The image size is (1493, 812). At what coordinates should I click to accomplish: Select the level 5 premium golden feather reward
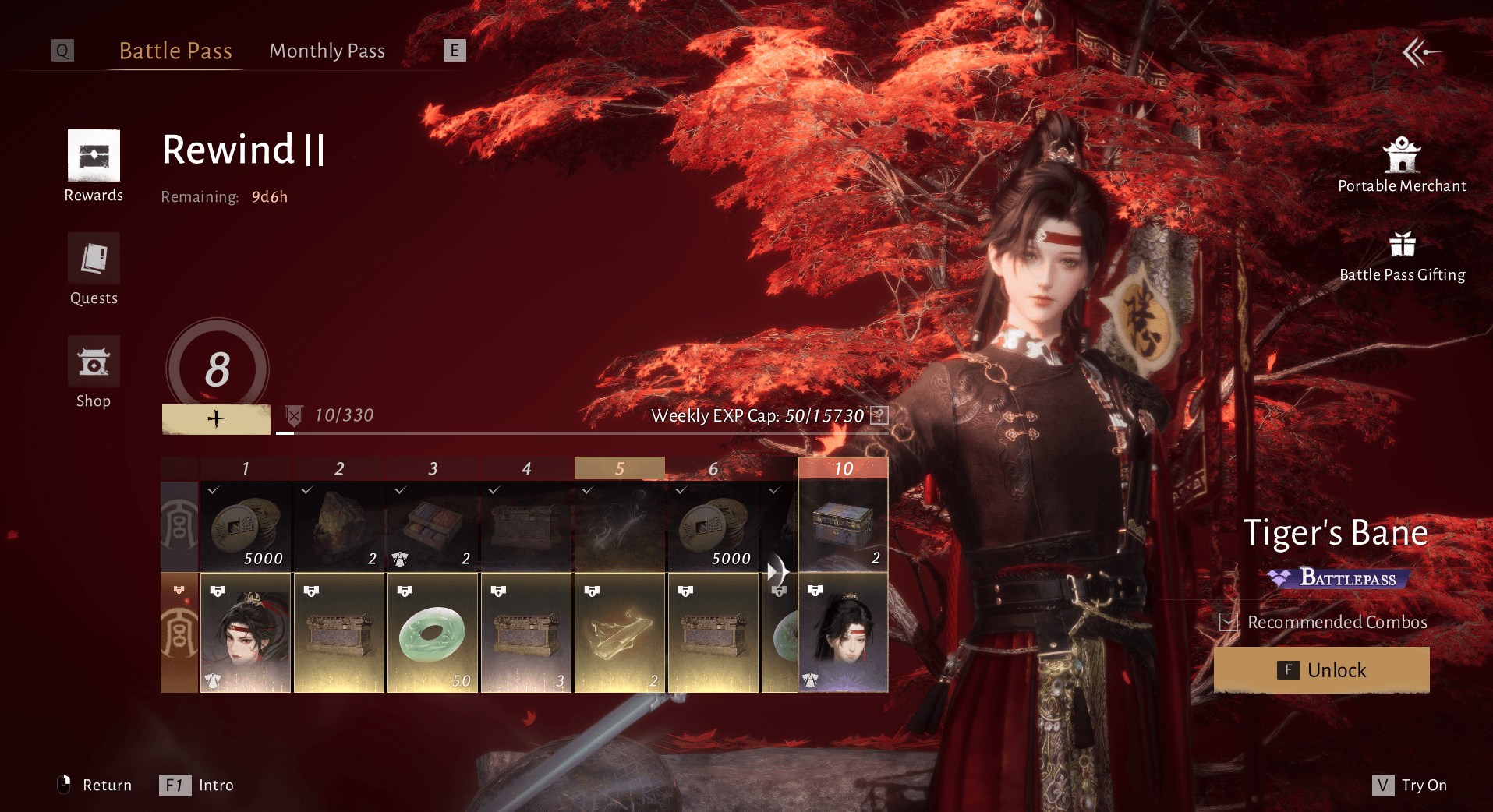(620, 633)
